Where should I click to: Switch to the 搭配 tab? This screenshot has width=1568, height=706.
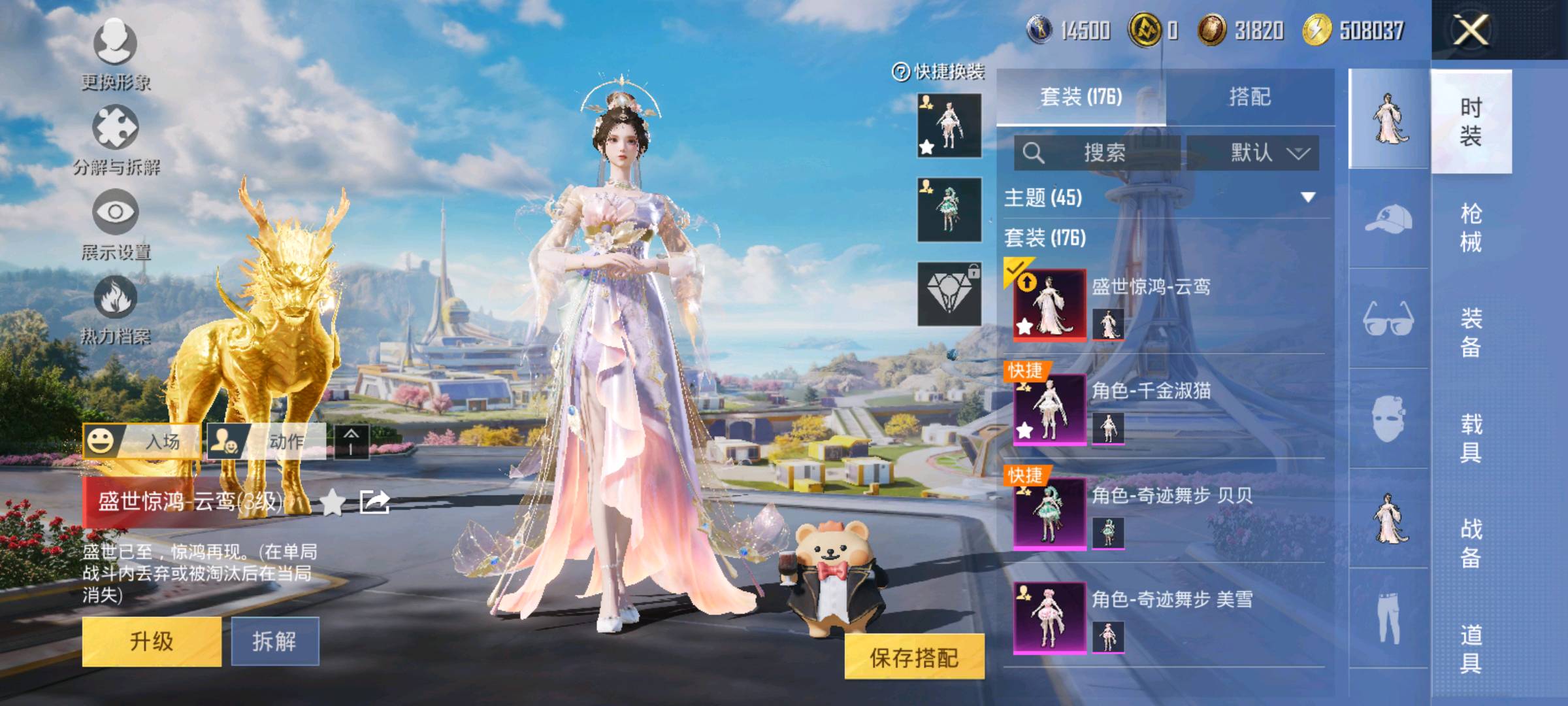[1249, 97]
